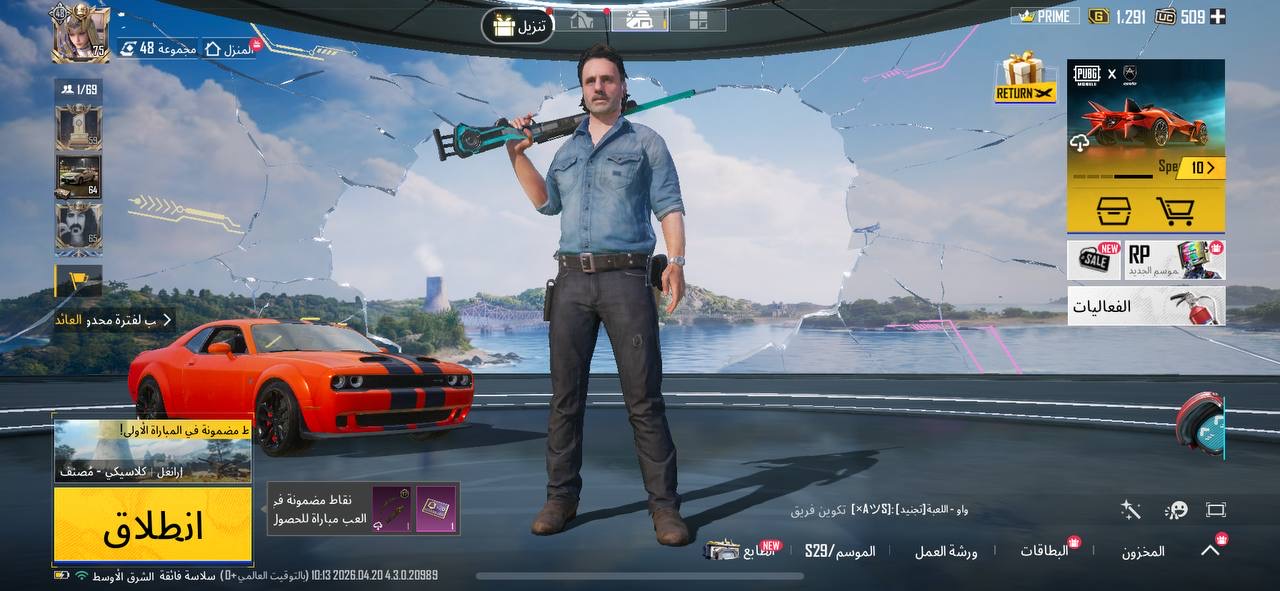Open the كلاسيكي - مصنف mode selector
Screen dimensions: 1280x591
(152, 452)
